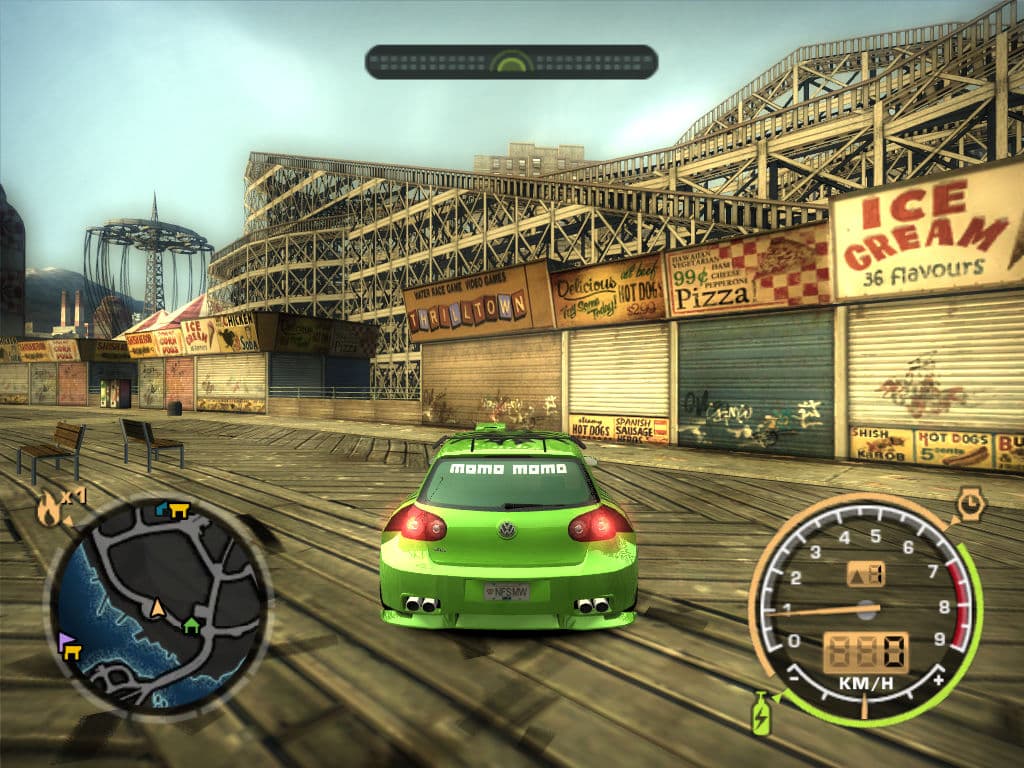This screenshot has height=768, width=1024.
Task: Activate the Speedbreaker stopwatch icon
Action: point(970,504)
